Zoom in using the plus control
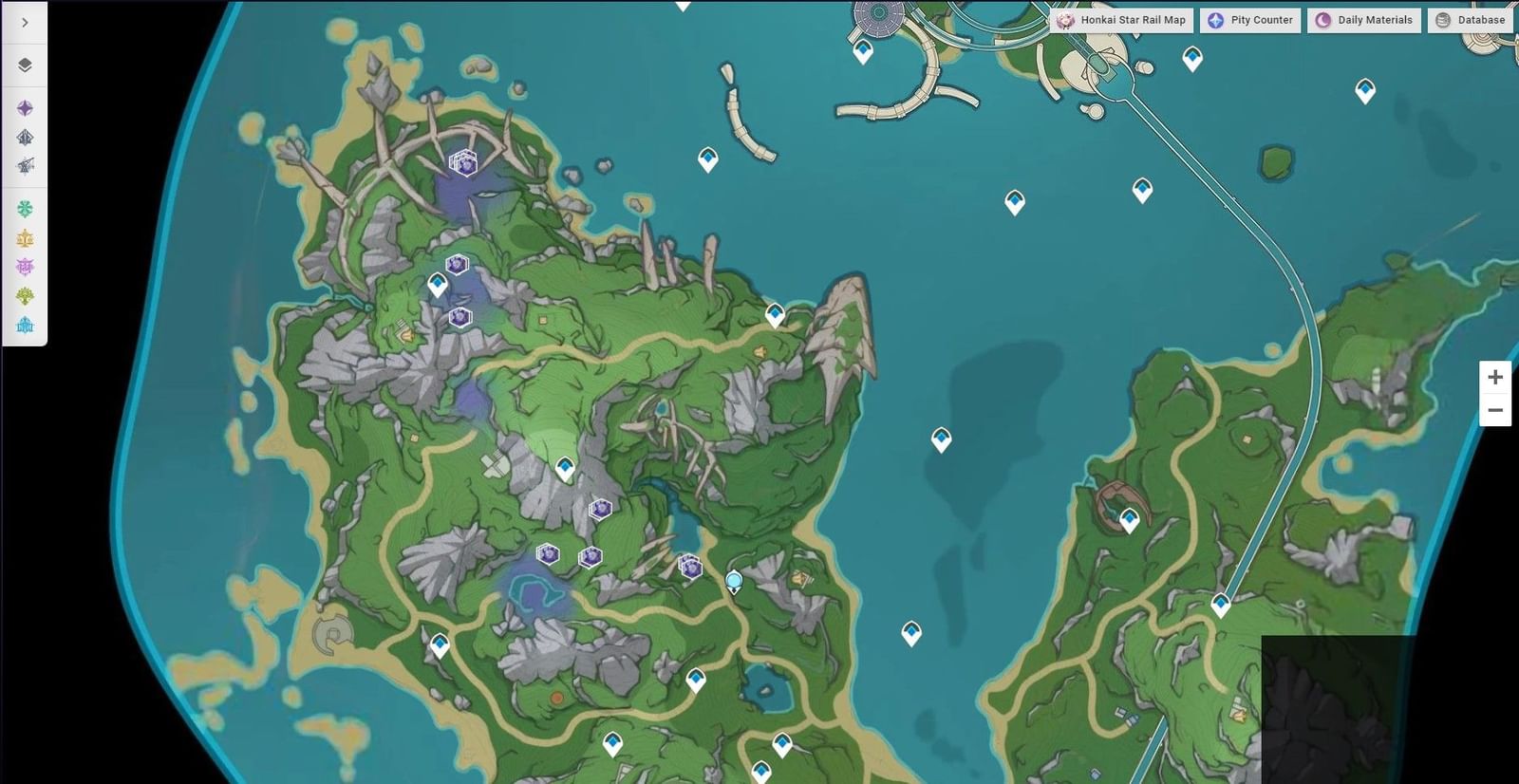Viewport: 1519px width, 784px height. coord(1495,376)
